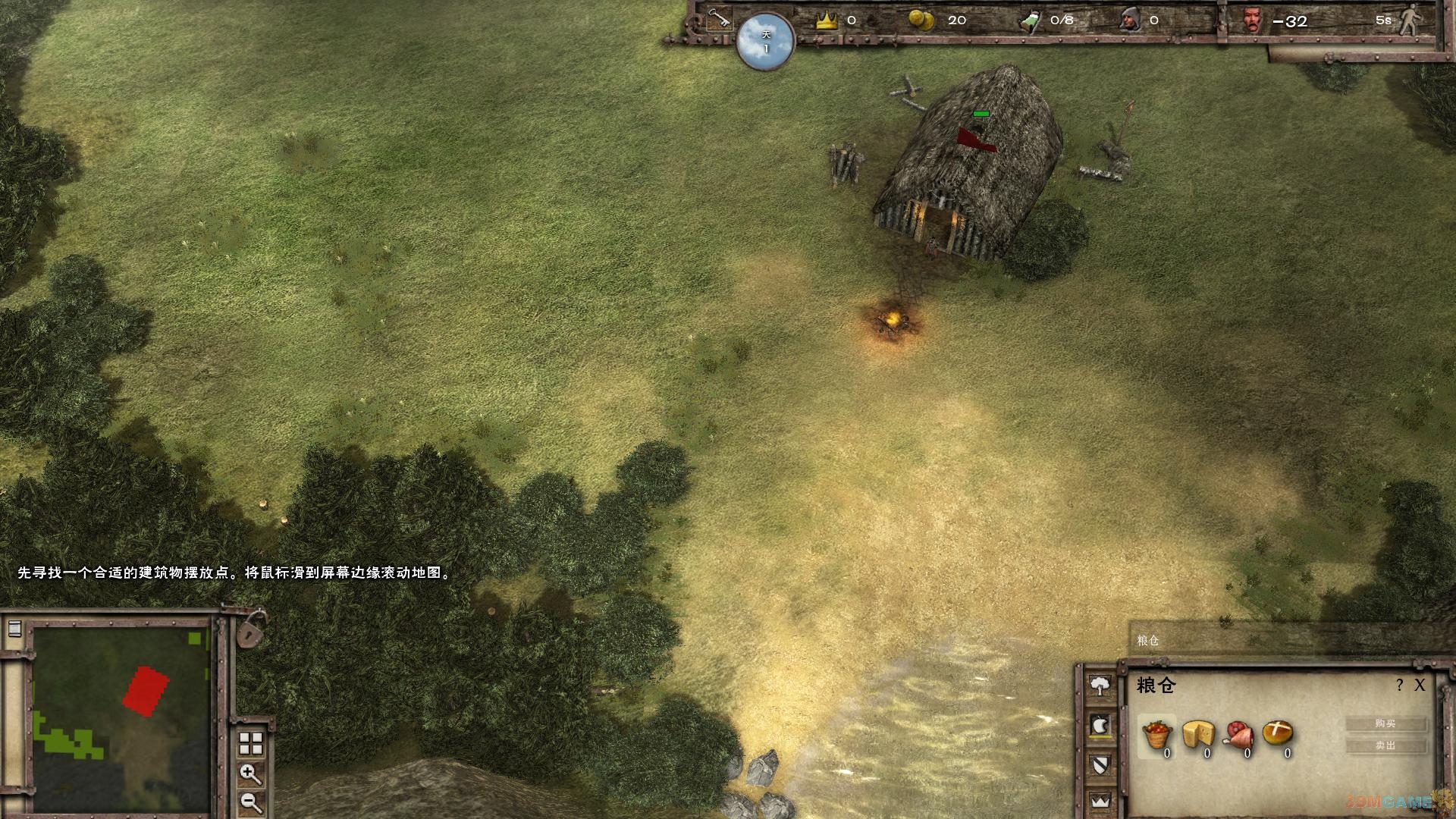Select the cheese wheel food item
The width and height of the screenshot is (1456, 819).
(x=1198, y=735)
